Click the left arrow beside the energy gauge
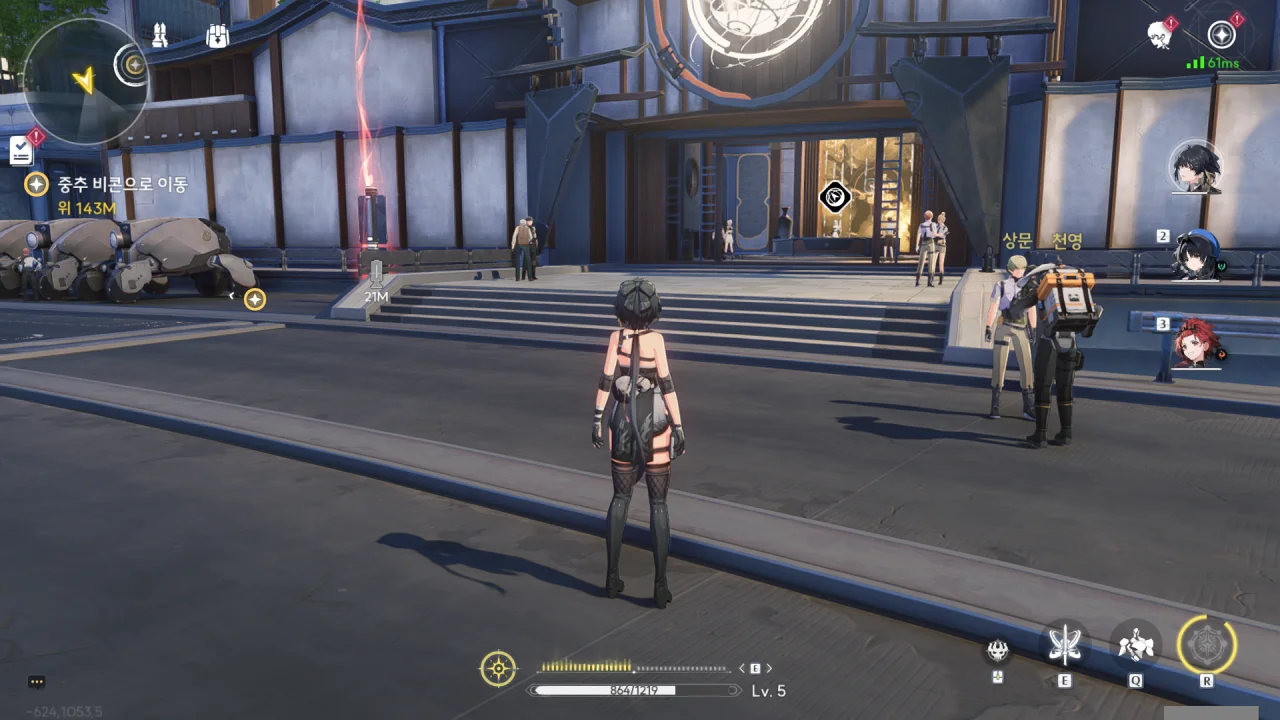The image size is (1280, 720). point(742,668)
